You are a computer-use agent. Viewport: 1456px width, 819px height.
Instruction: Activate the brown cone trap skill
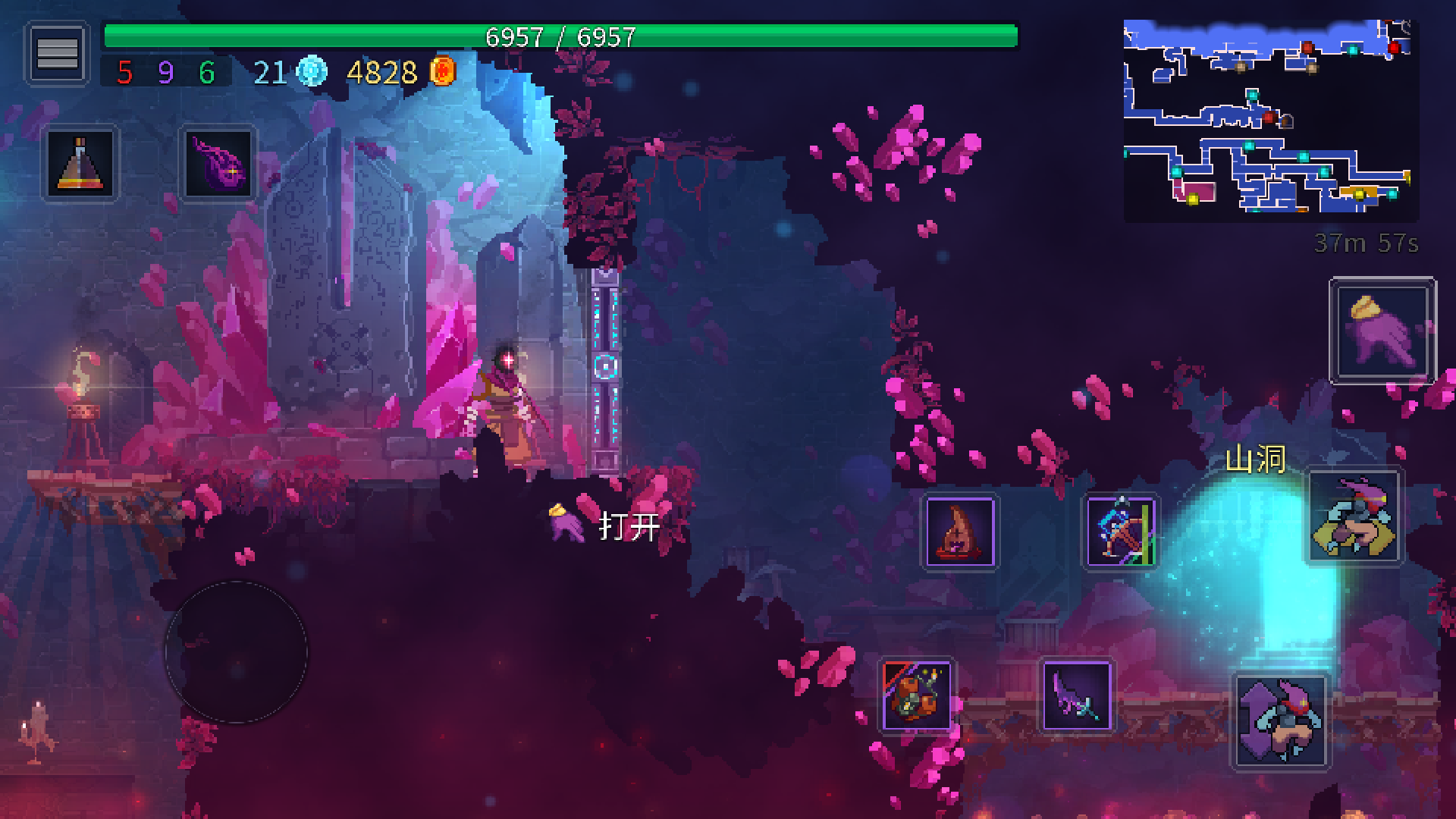pos(959,532)
